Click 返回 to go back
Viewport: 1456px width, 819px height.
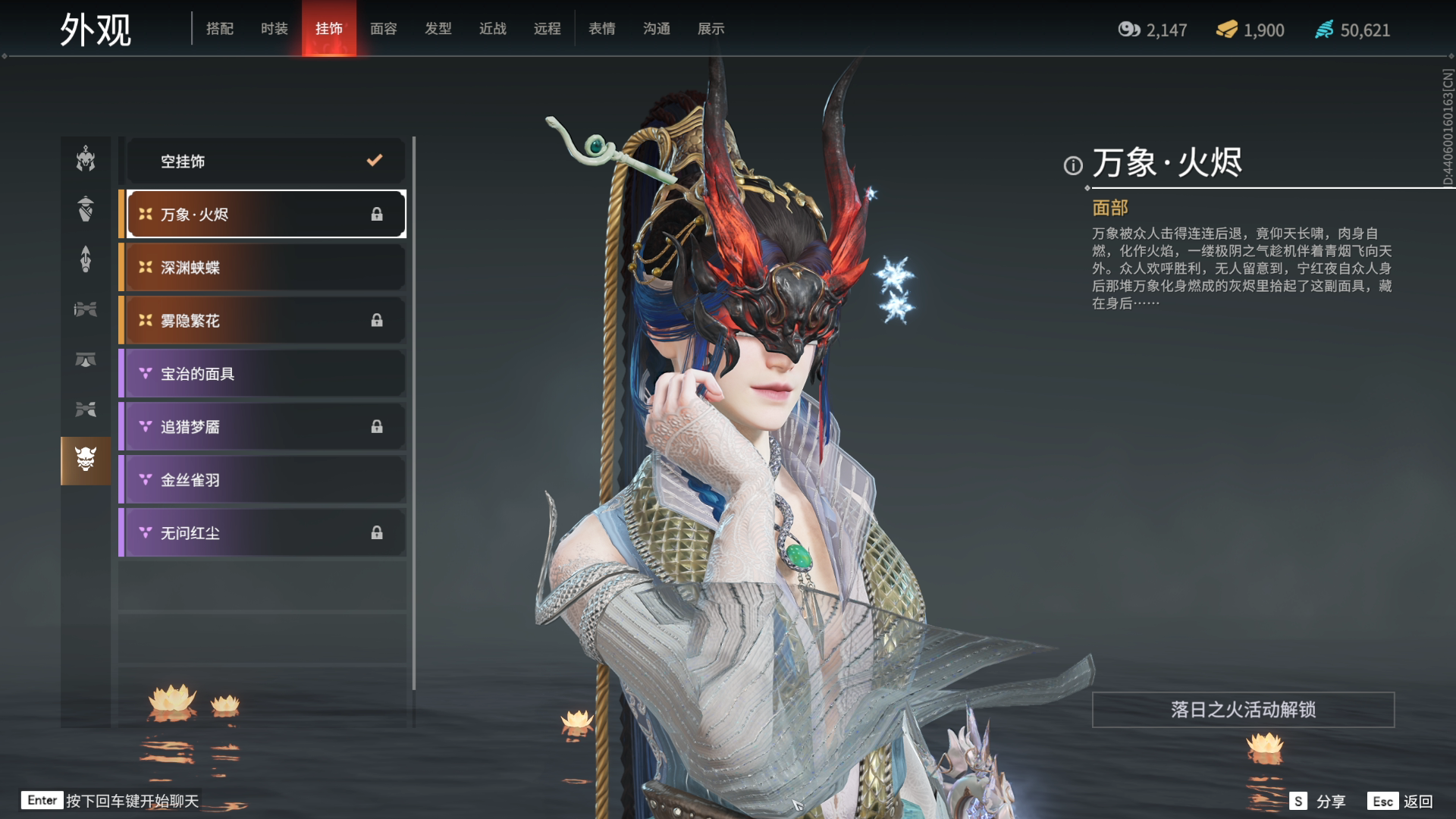pos(1401,801)
